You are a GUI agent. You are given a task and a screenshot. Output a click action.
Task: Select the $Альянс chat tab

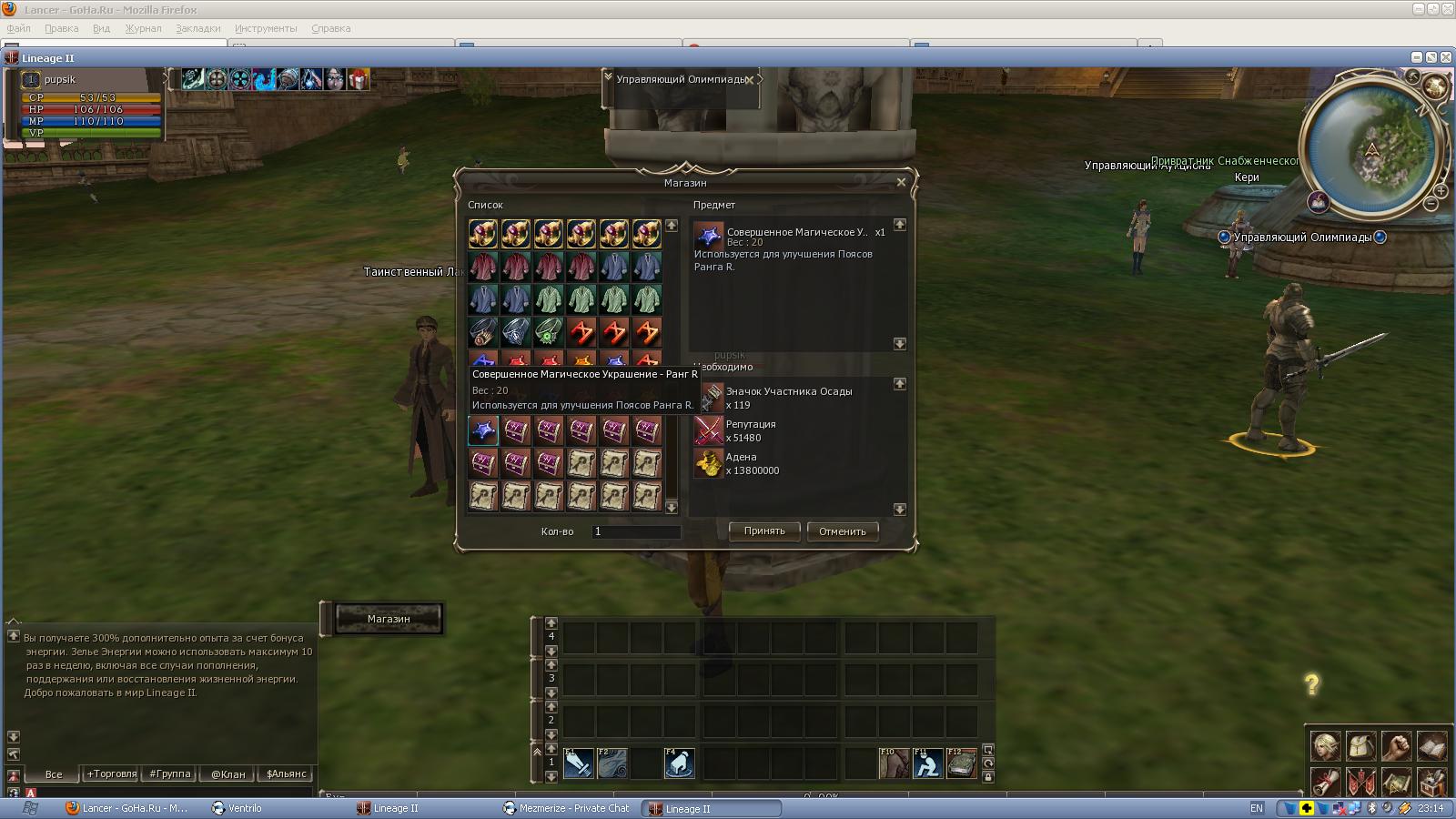[286, 774]
